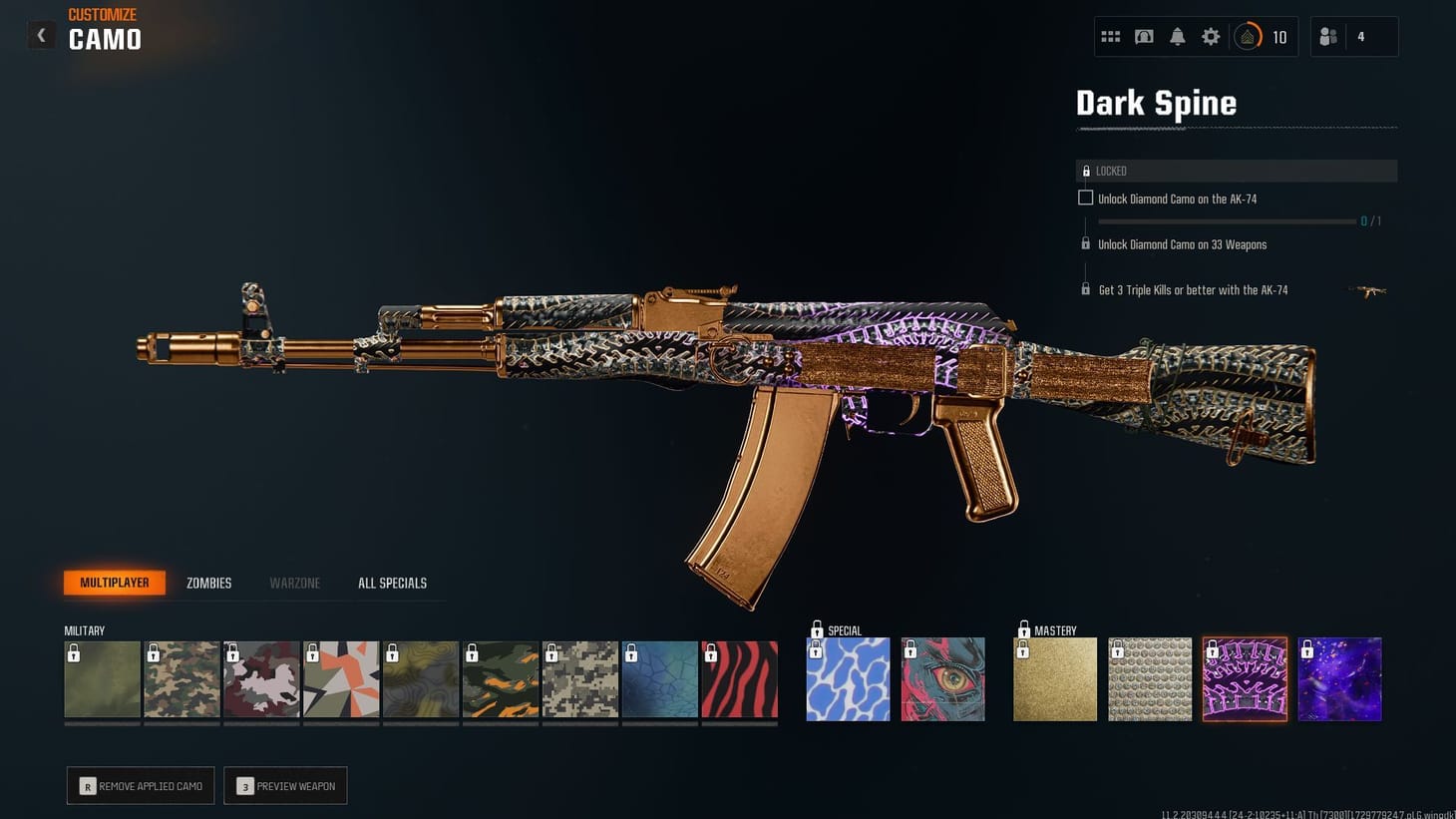Select the Multiplayer tab
Image resolution: width=1456 pixels, height=819 pixels.
tap(114, 583)
